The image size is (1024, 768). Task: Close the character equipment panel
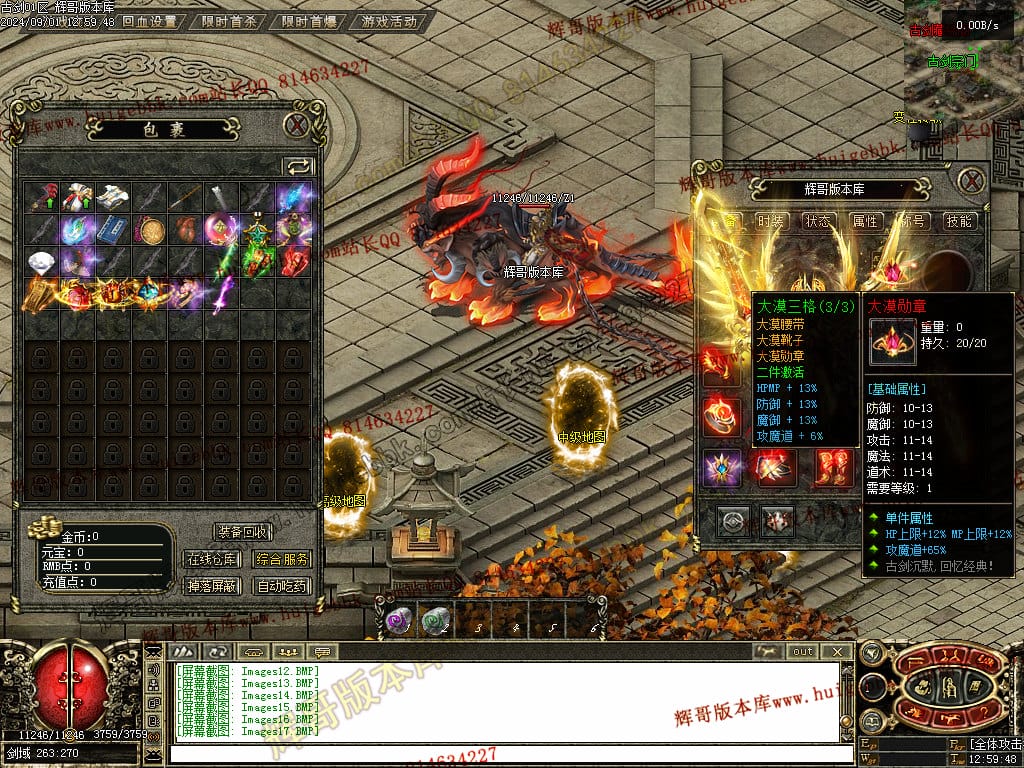(x=971, y=181)
